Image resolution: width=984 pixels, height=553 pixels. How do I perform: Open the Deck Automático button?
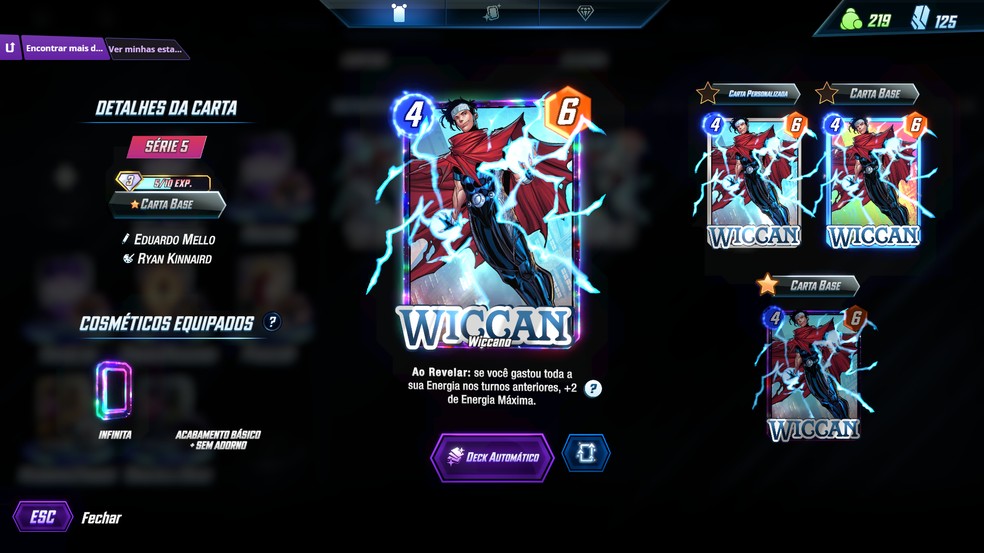pos(492,457)
